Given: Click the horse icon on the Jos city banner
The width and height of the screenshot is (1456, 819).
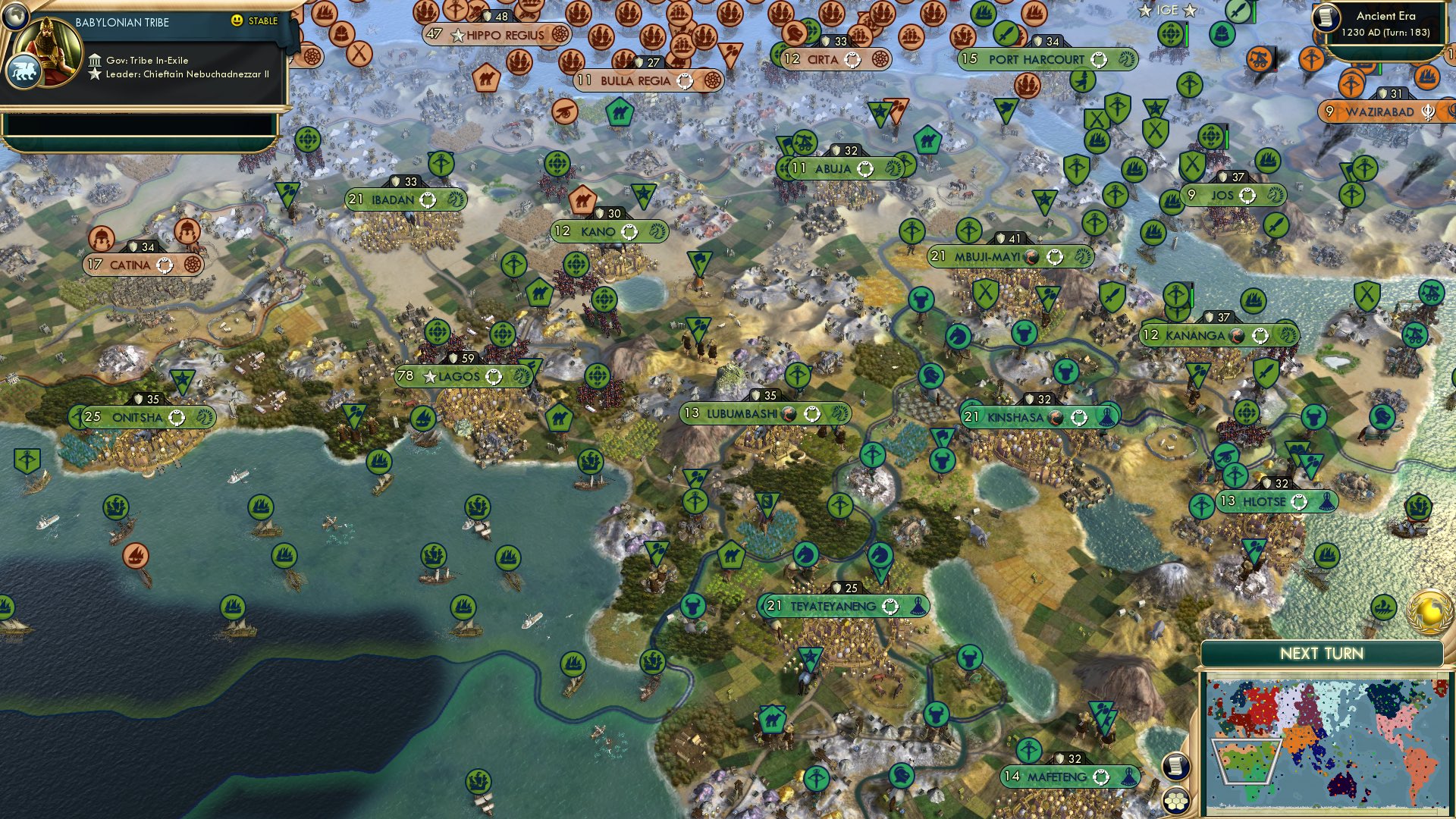Looking at the screenshot, I should [1275, 196].
